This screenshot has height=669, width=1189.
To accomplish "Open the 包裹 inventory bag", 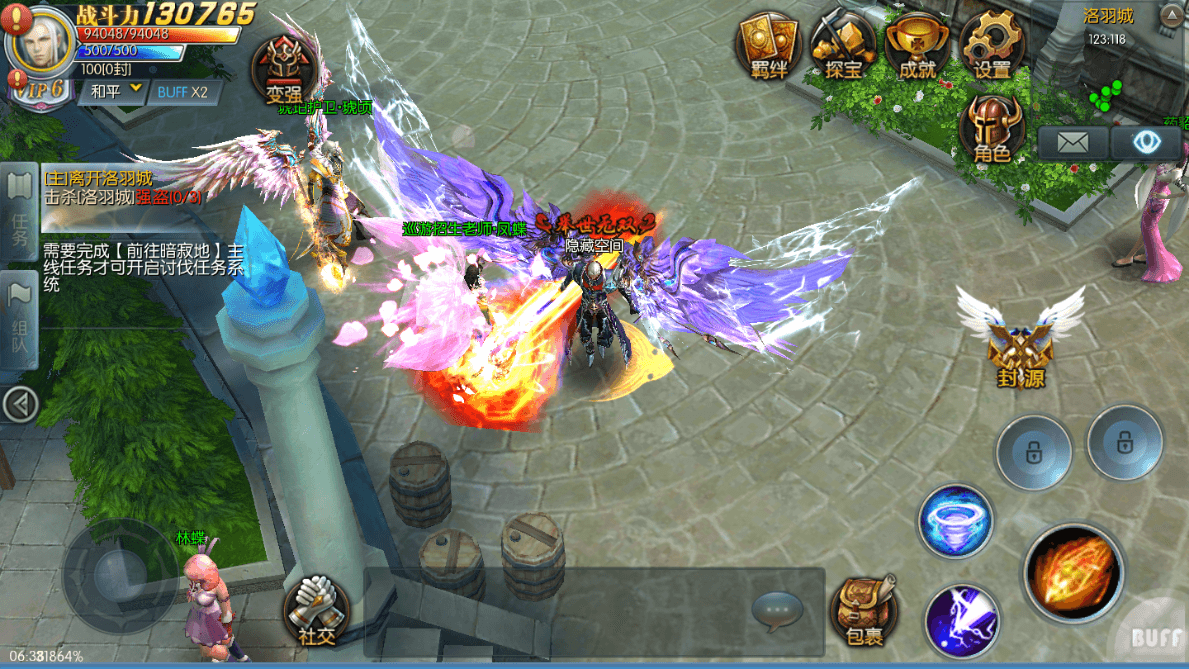I will point(864,610).
